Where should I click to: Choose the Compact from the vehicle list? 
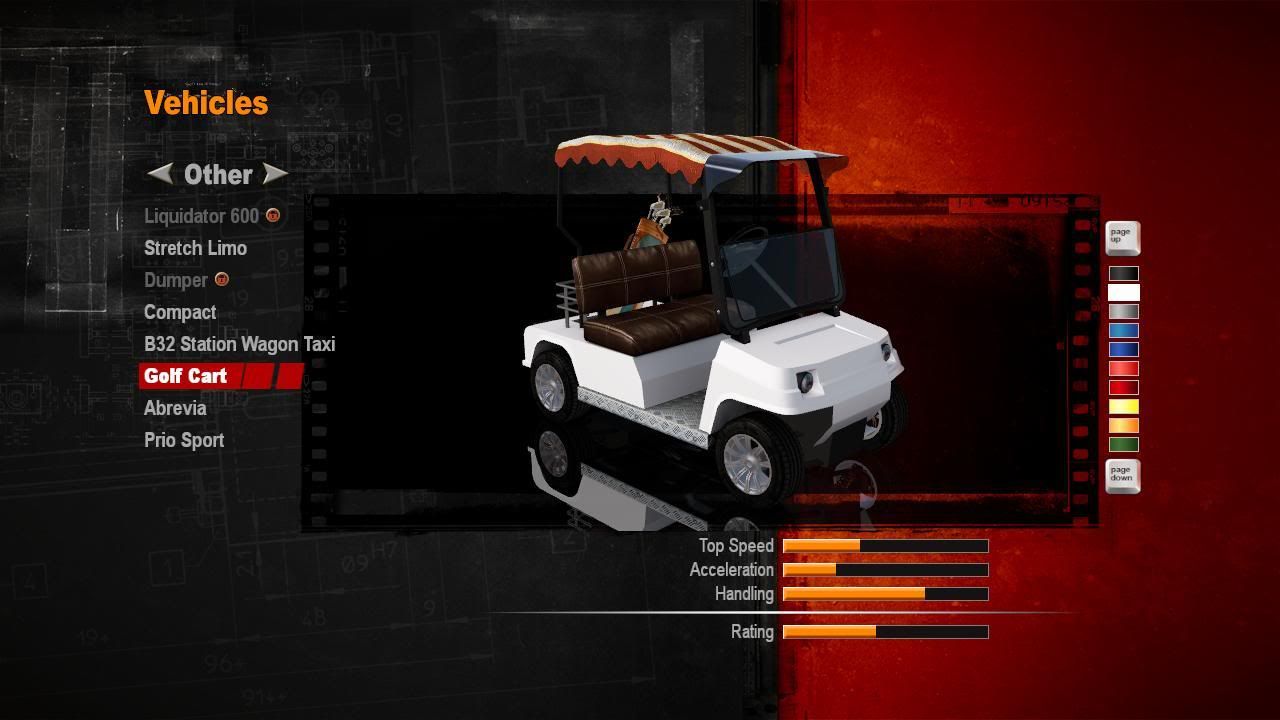tap(180, 312)
